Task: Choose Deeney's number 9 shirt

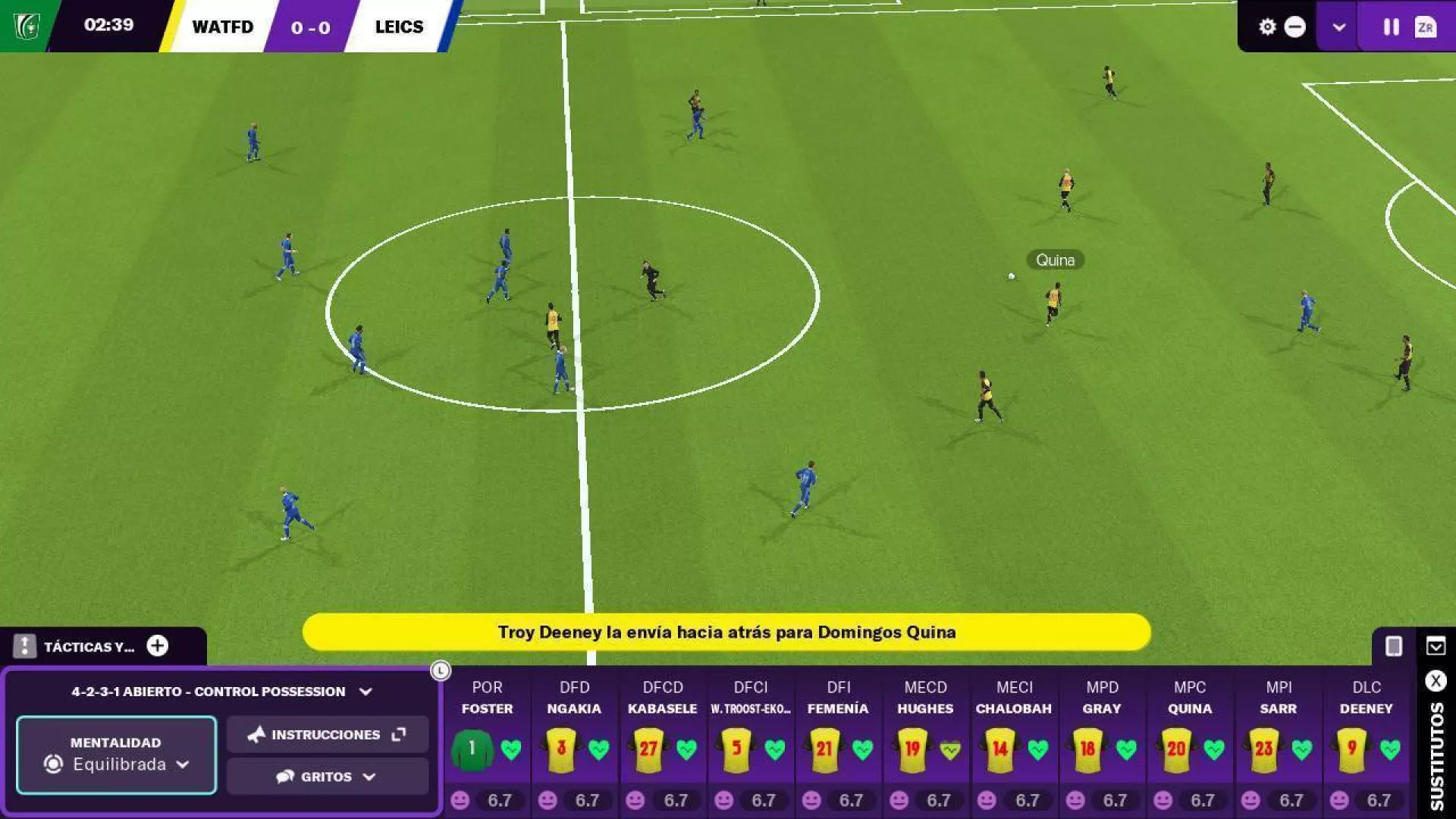Action: [1352, 749]
